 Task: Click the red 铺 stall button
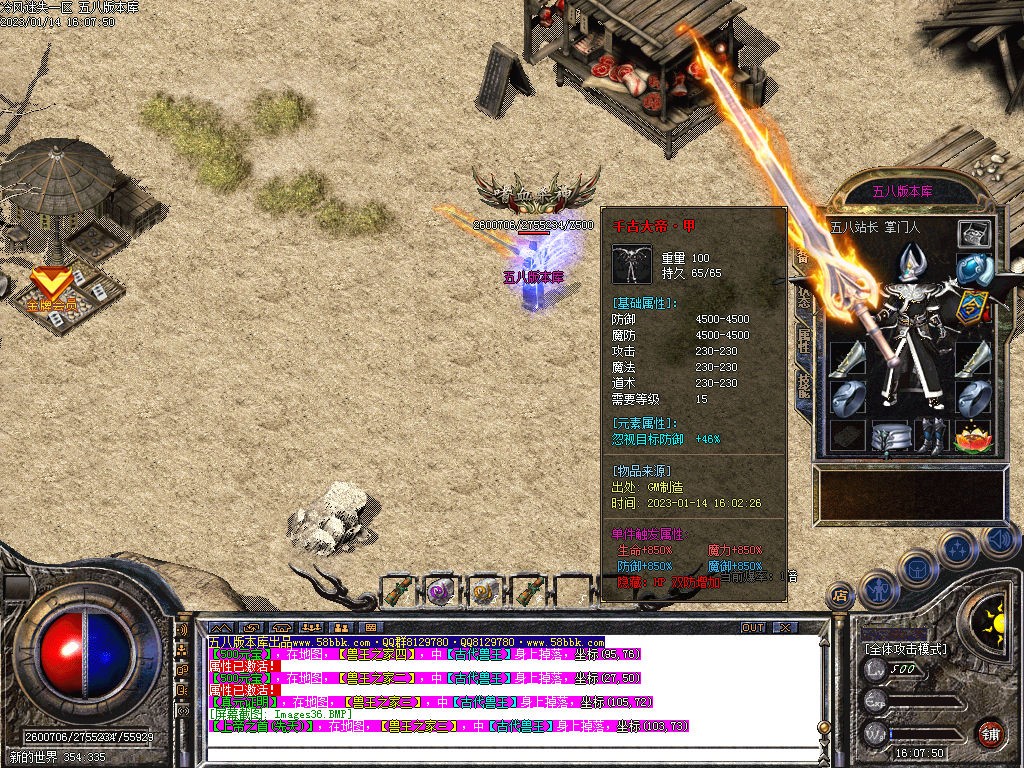(990, 732)
